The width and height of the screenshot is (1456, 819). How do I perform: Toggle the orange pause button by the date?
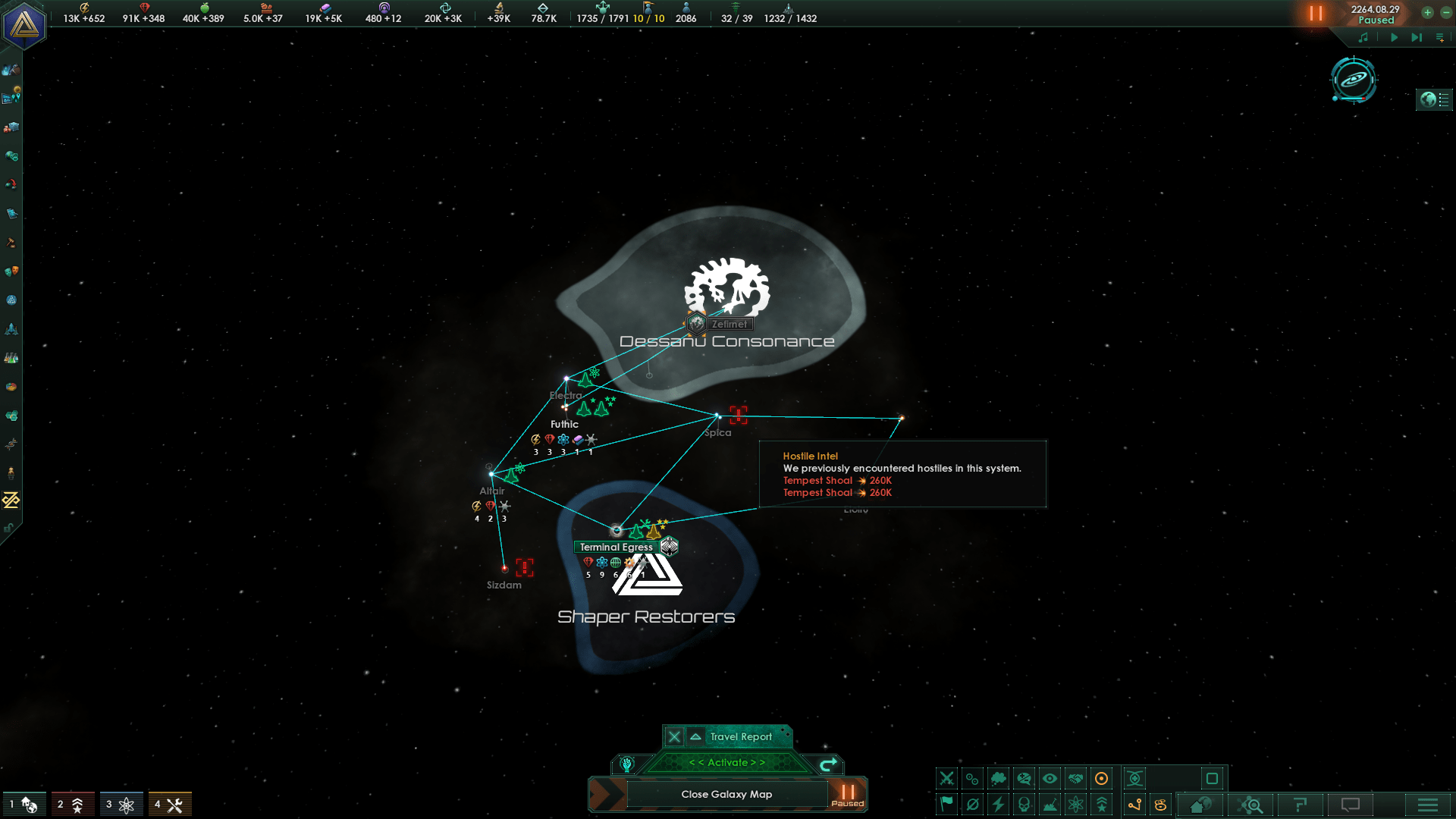pyautogui.click(x=1316, y=14)
